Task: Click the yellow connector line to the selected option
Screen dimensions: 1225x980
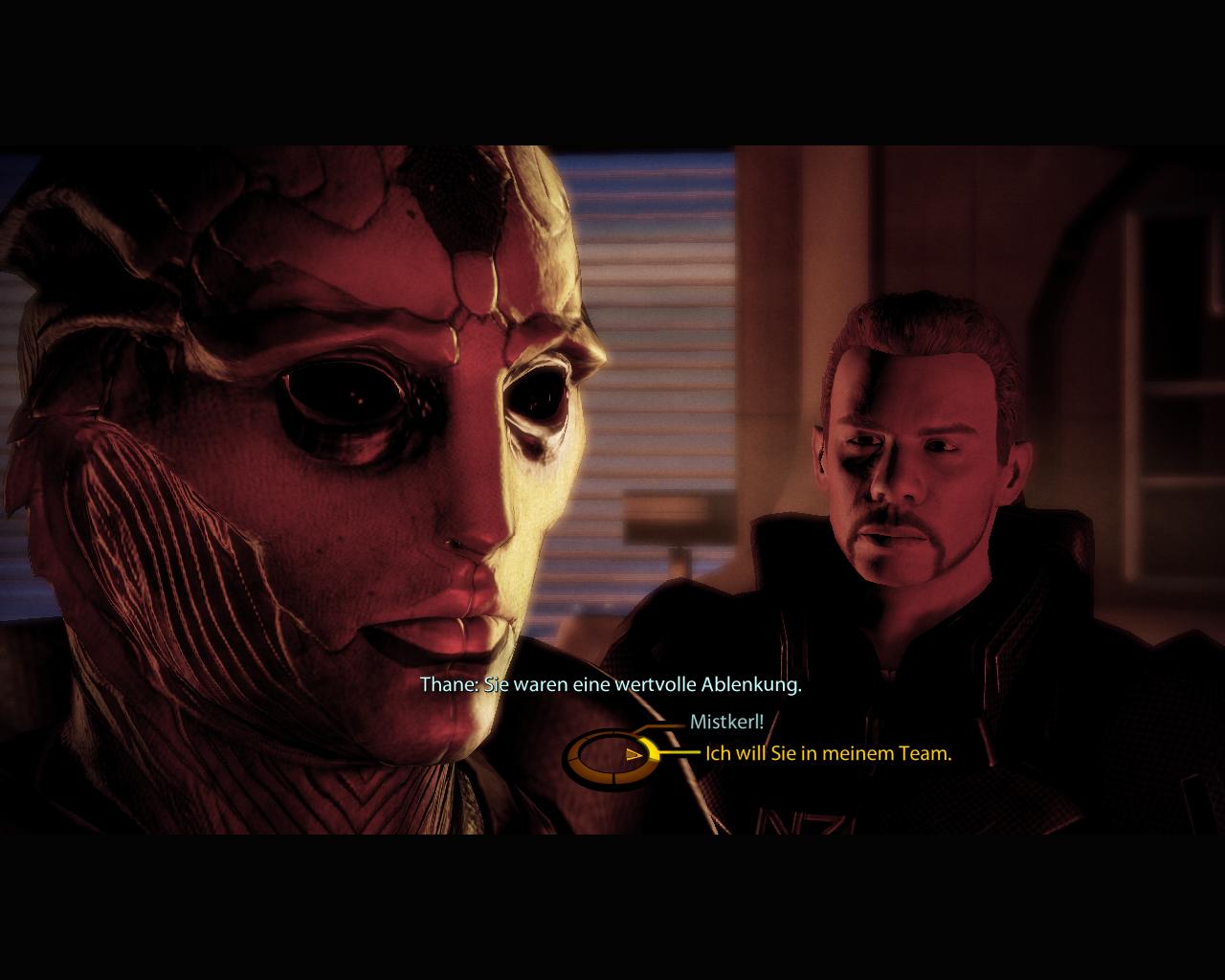Action: click(x=682, y=751)
